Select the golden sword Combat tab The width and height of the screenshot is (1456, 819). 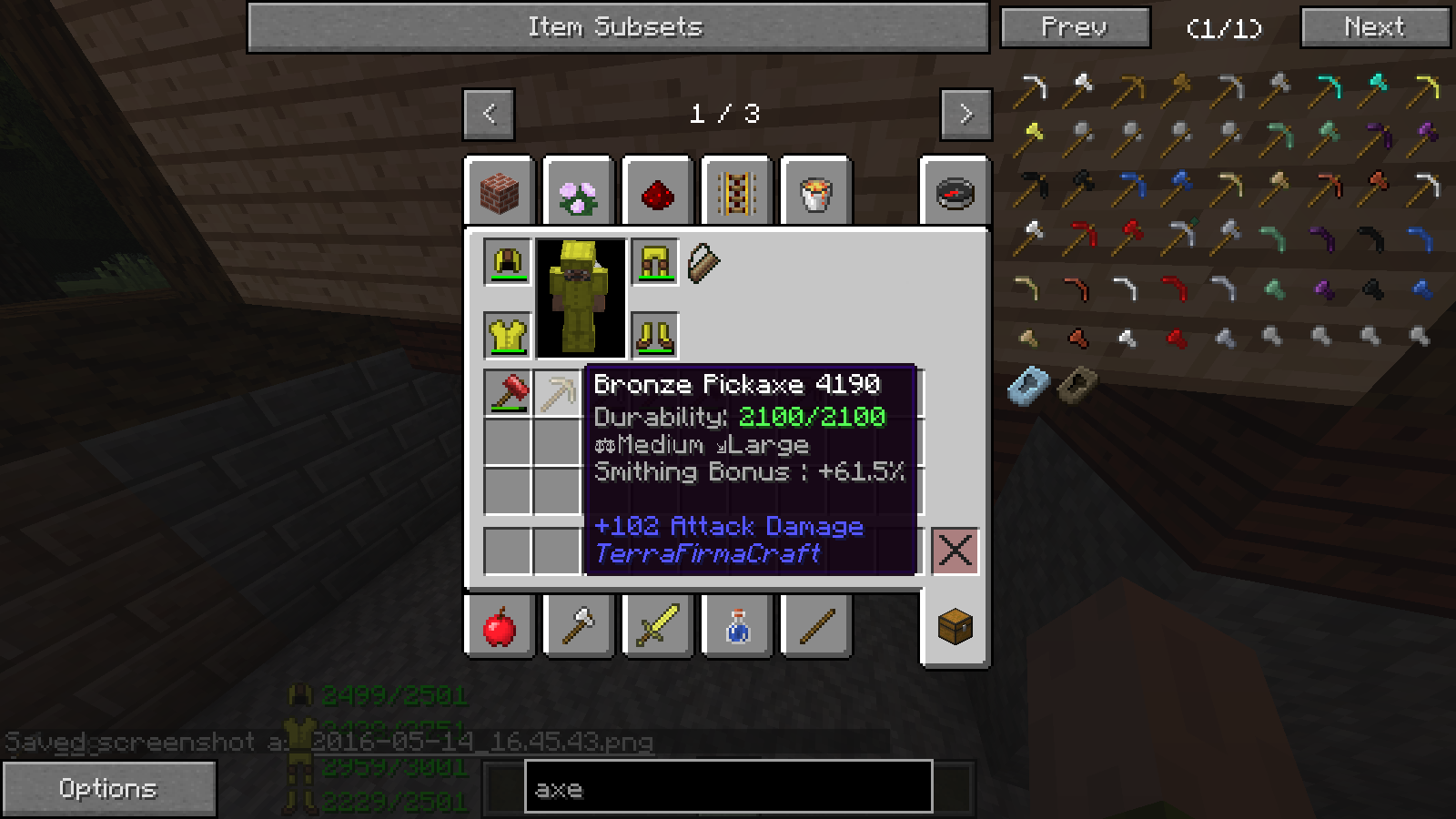(x=657, y=627)
